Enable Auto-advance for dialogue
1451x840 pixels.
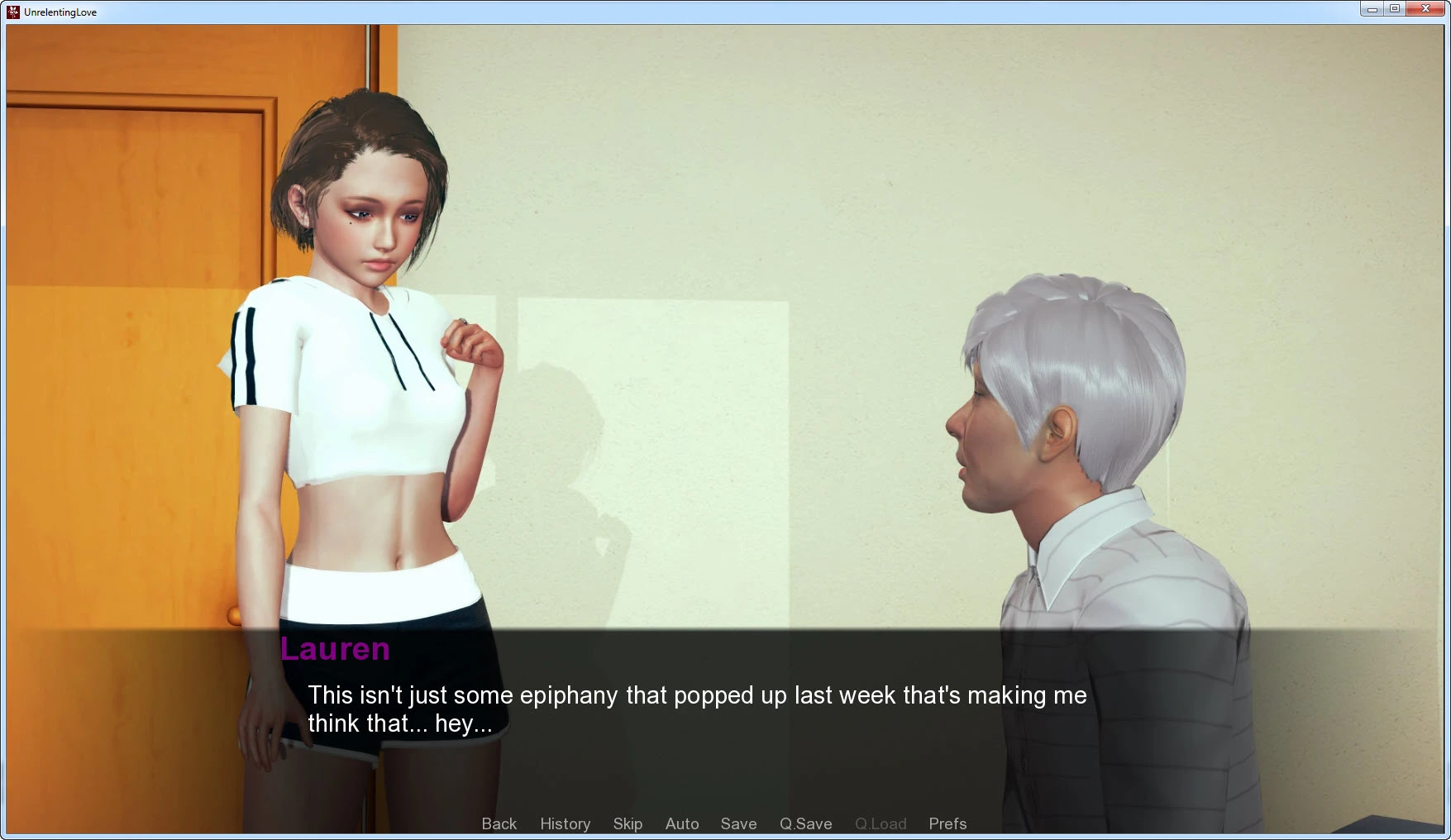(682, 823)
